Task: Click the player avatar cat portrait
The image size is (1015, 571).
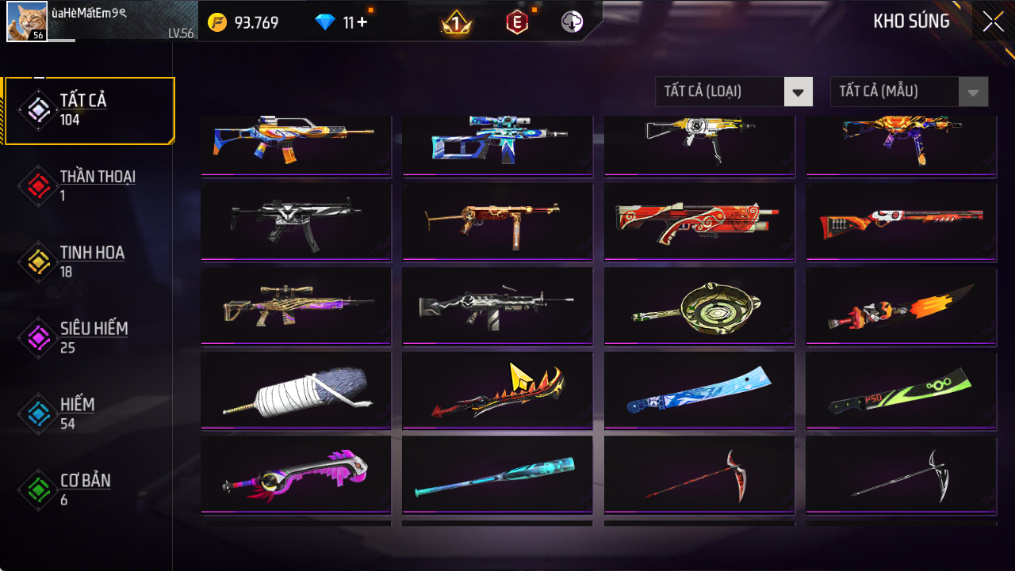Action: [26, 21]
